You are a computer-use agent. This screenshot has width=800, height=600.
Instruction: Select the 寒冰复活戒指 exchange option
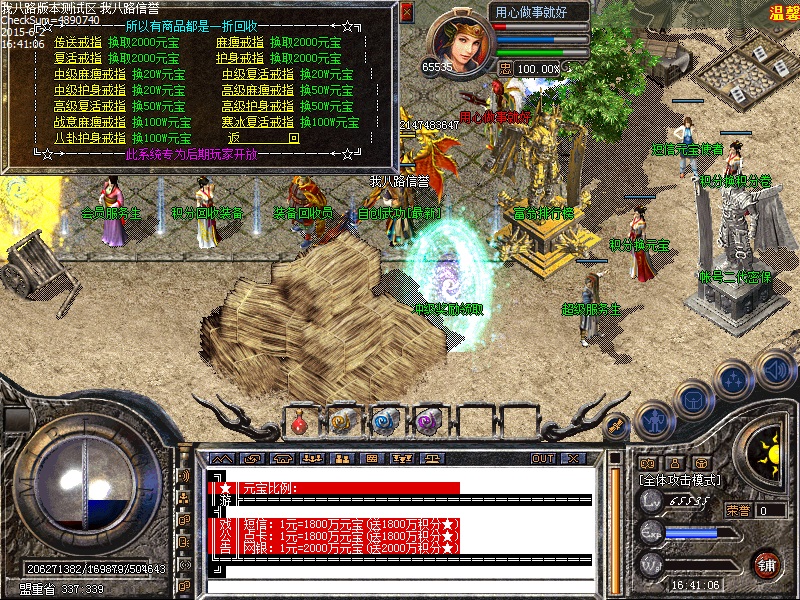[x=258, y=122]
